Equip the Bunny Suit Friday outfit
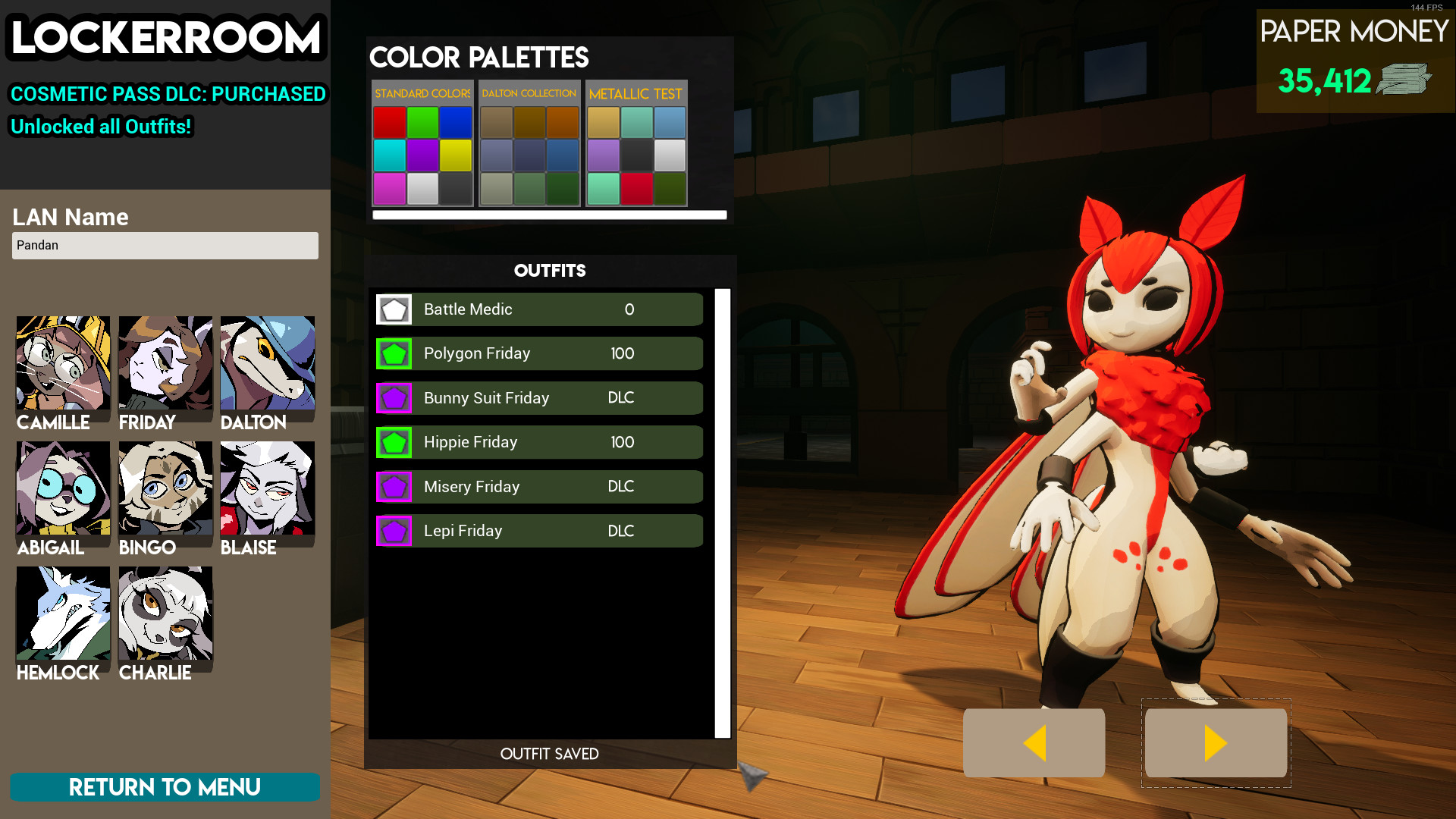The height and width of the screenshot is (819, 1456). [x=538, y=397]
